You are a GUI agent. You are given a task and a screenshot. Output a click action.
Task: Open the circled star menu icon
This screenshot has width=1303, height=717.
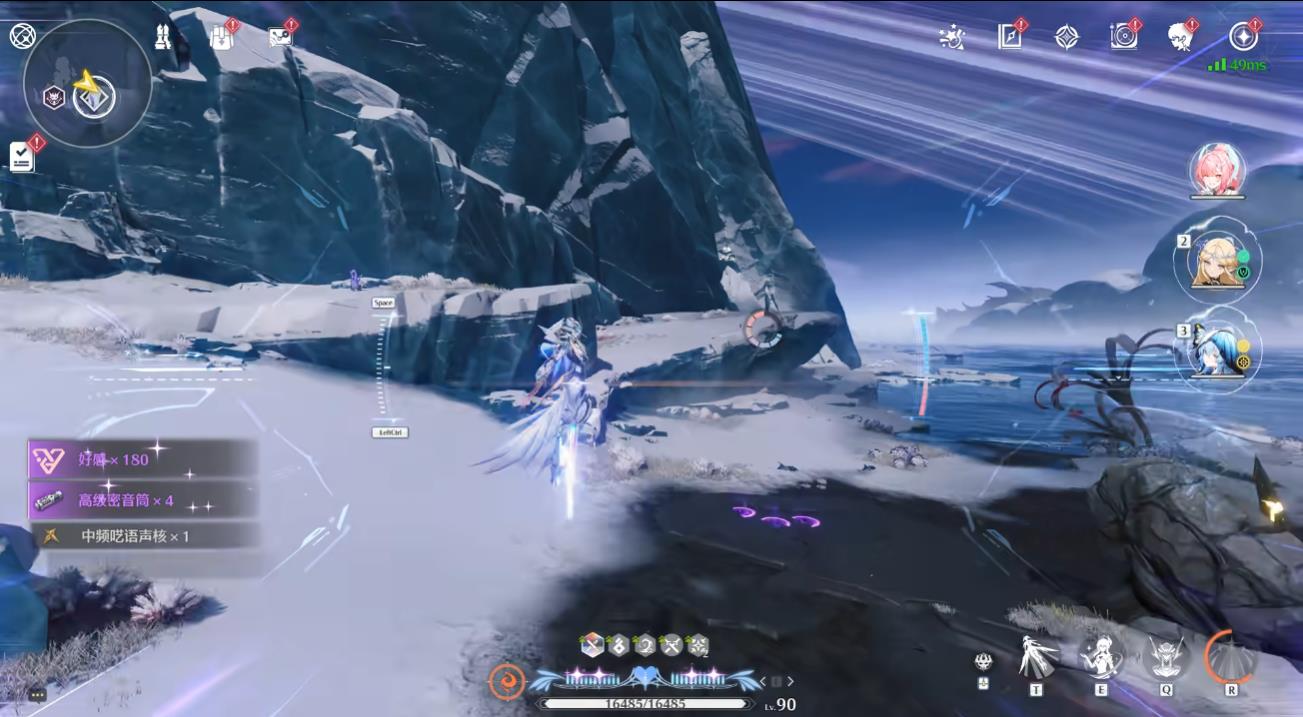click(1243, 37)
